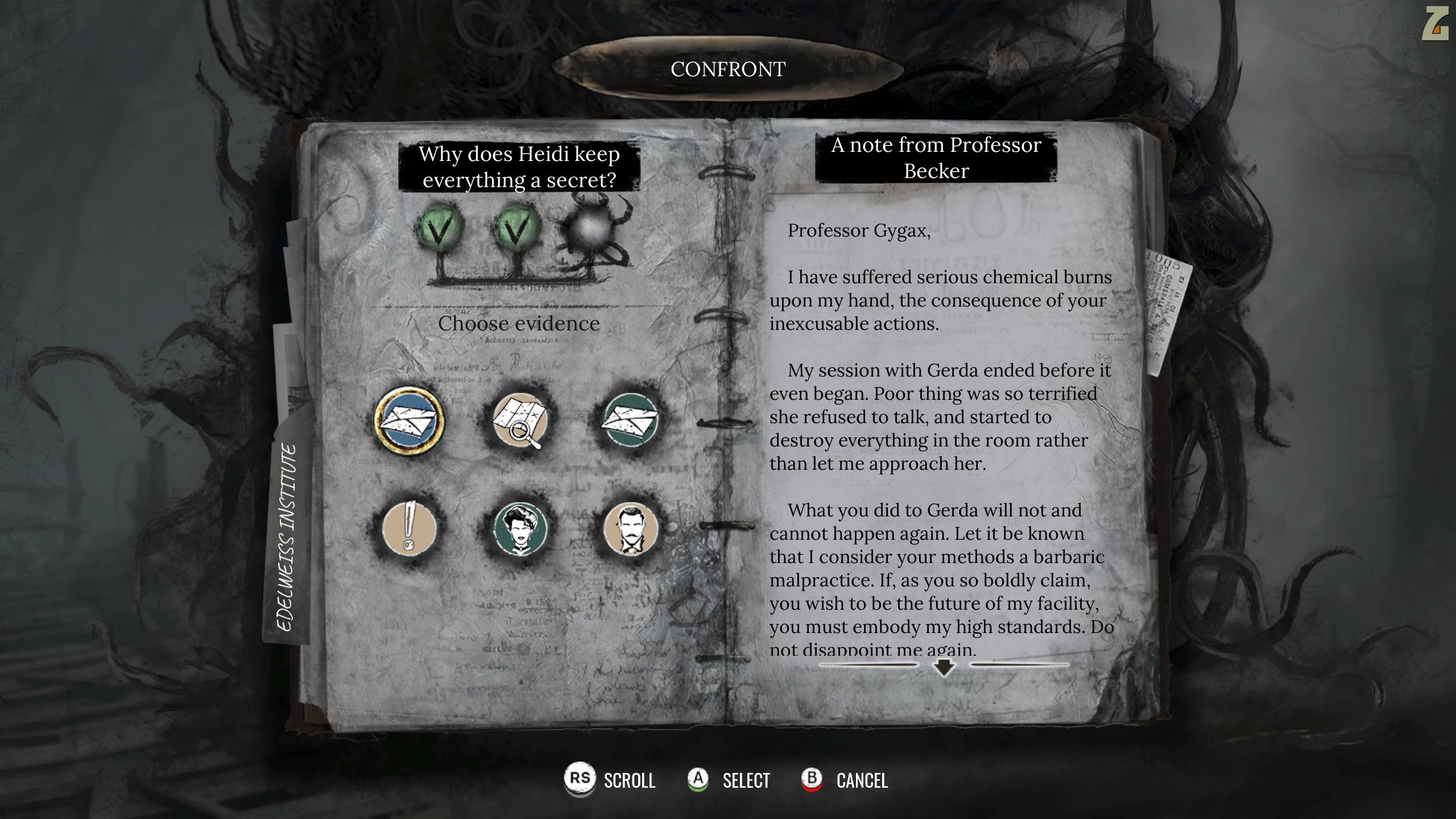Screen dimensions: 1456x819
Task: Choose the woman portrait evidence
Action: point(519,530)
